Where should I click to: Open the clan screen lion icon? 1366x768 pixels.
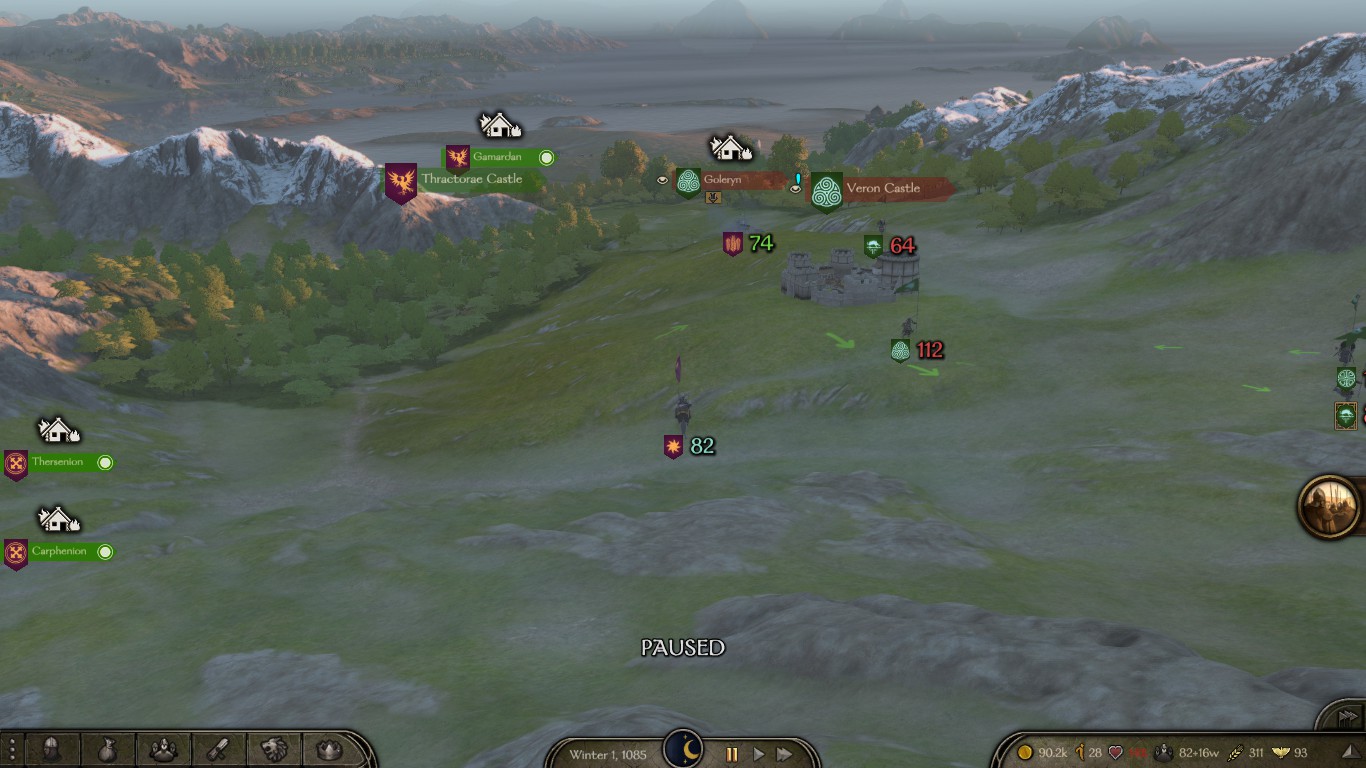coord(274,749)
